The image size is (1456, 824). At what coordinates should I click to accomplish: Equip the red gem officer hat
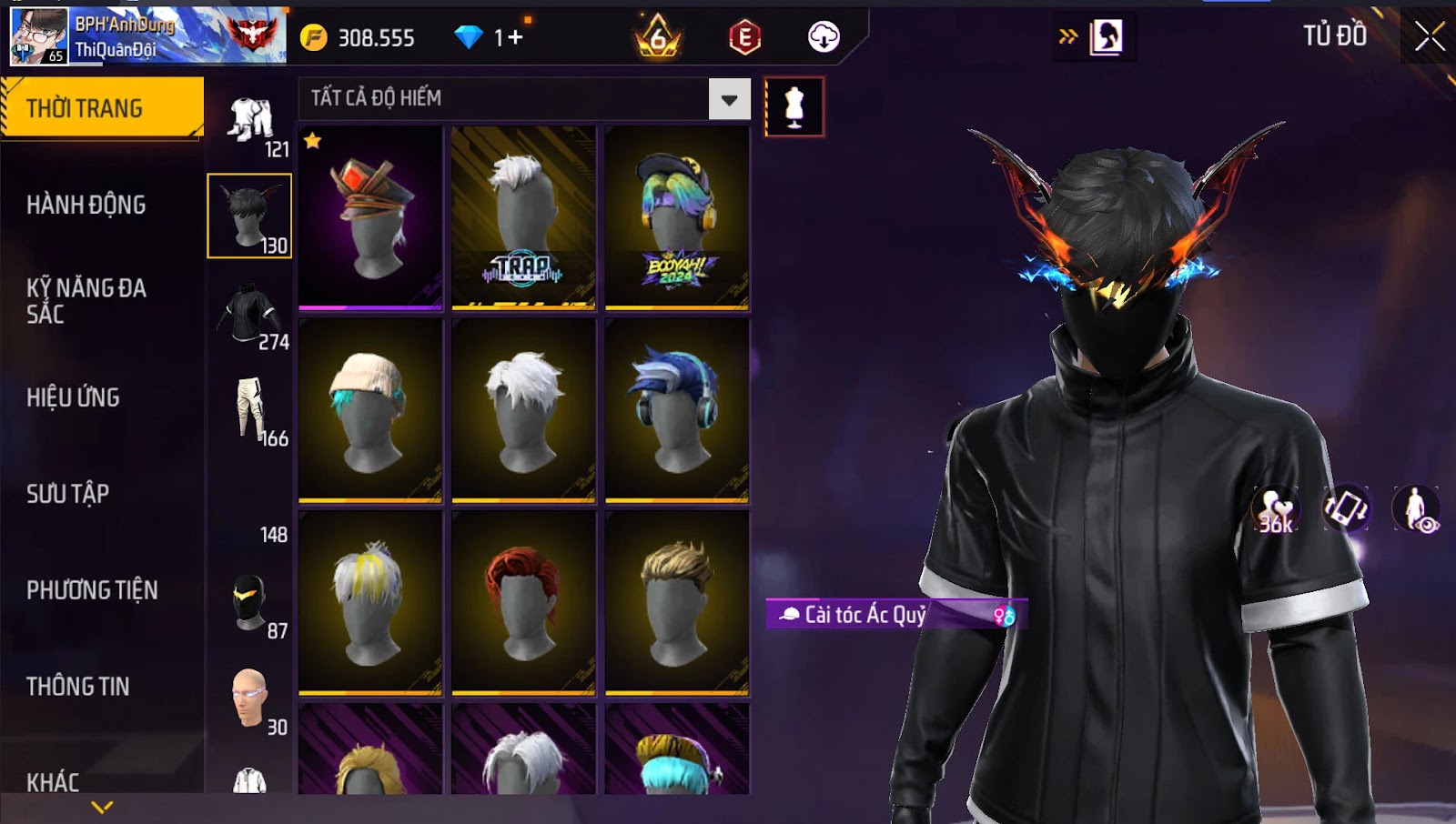coord(370,218)
